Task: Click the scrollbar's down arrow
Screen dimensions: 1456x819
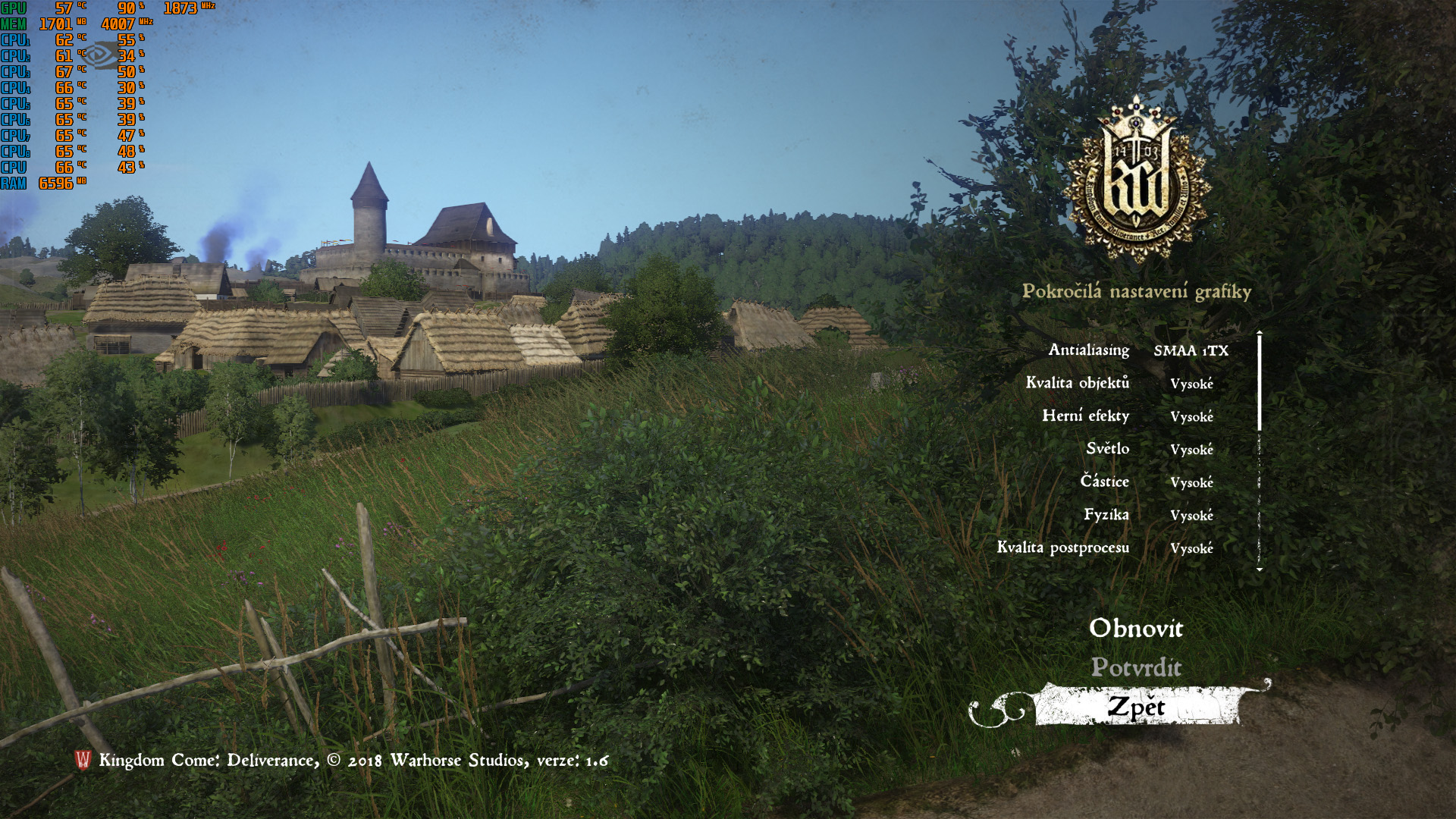Action: [1260, 570]
